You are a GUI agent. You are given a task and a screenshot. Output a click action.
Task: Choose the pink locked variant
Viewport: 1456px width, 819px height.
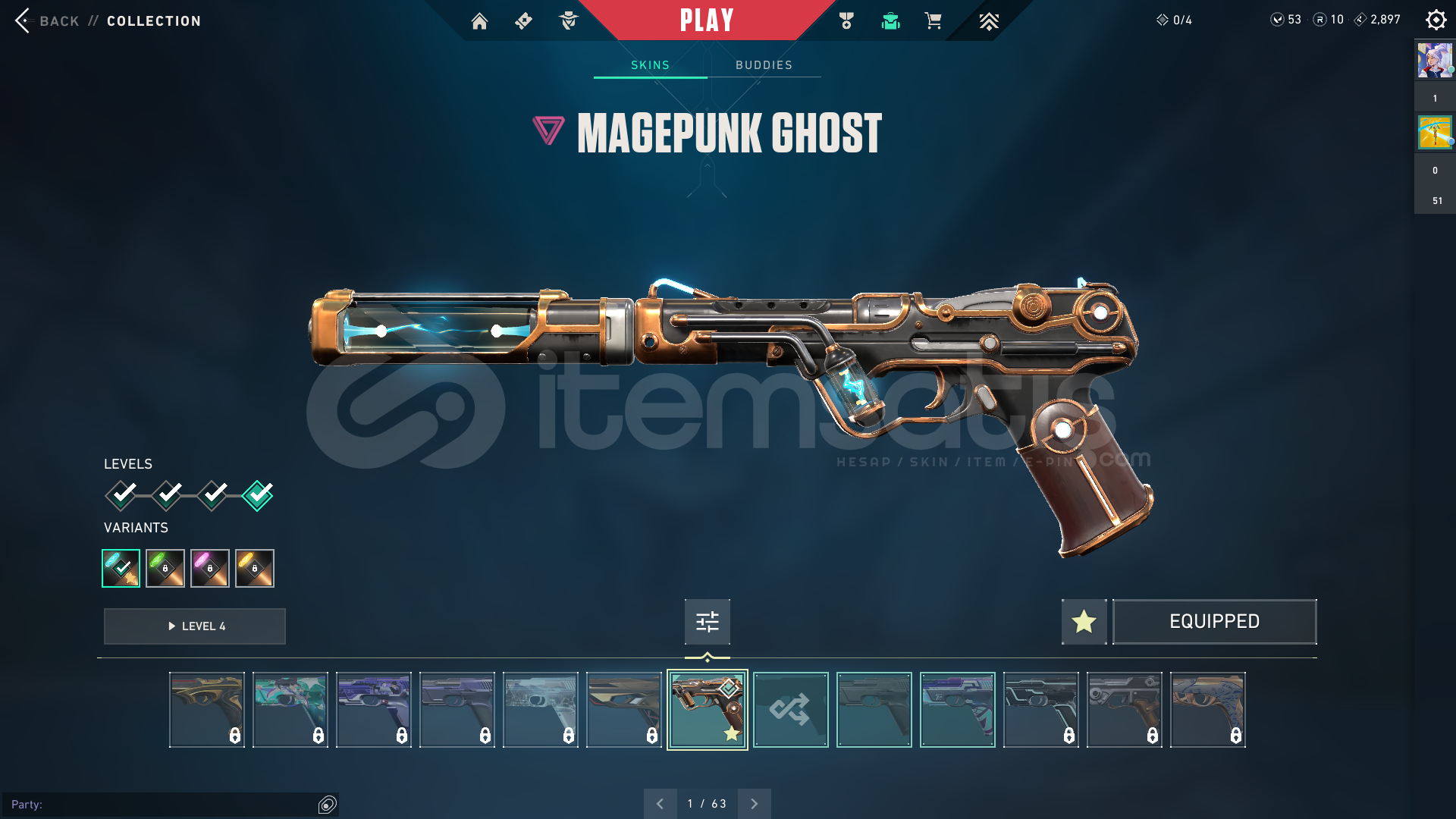pos(210,568)
